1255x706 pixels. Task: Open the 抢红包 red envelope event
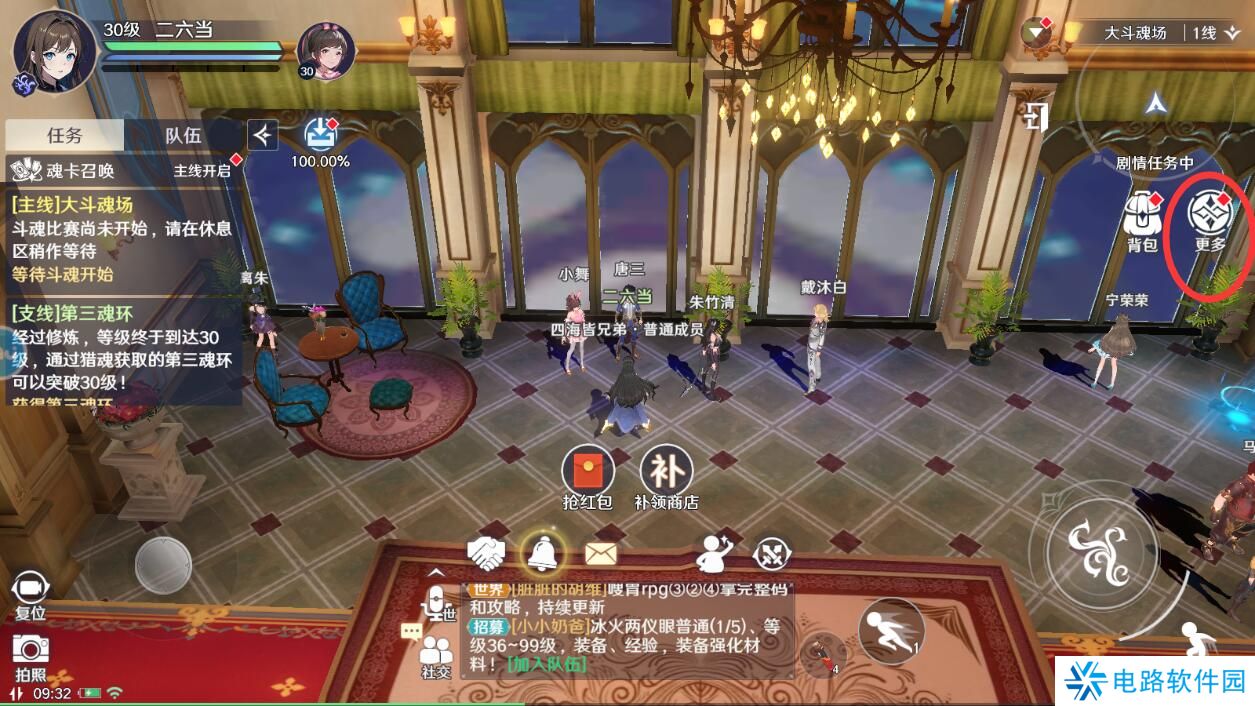[588, 475]
